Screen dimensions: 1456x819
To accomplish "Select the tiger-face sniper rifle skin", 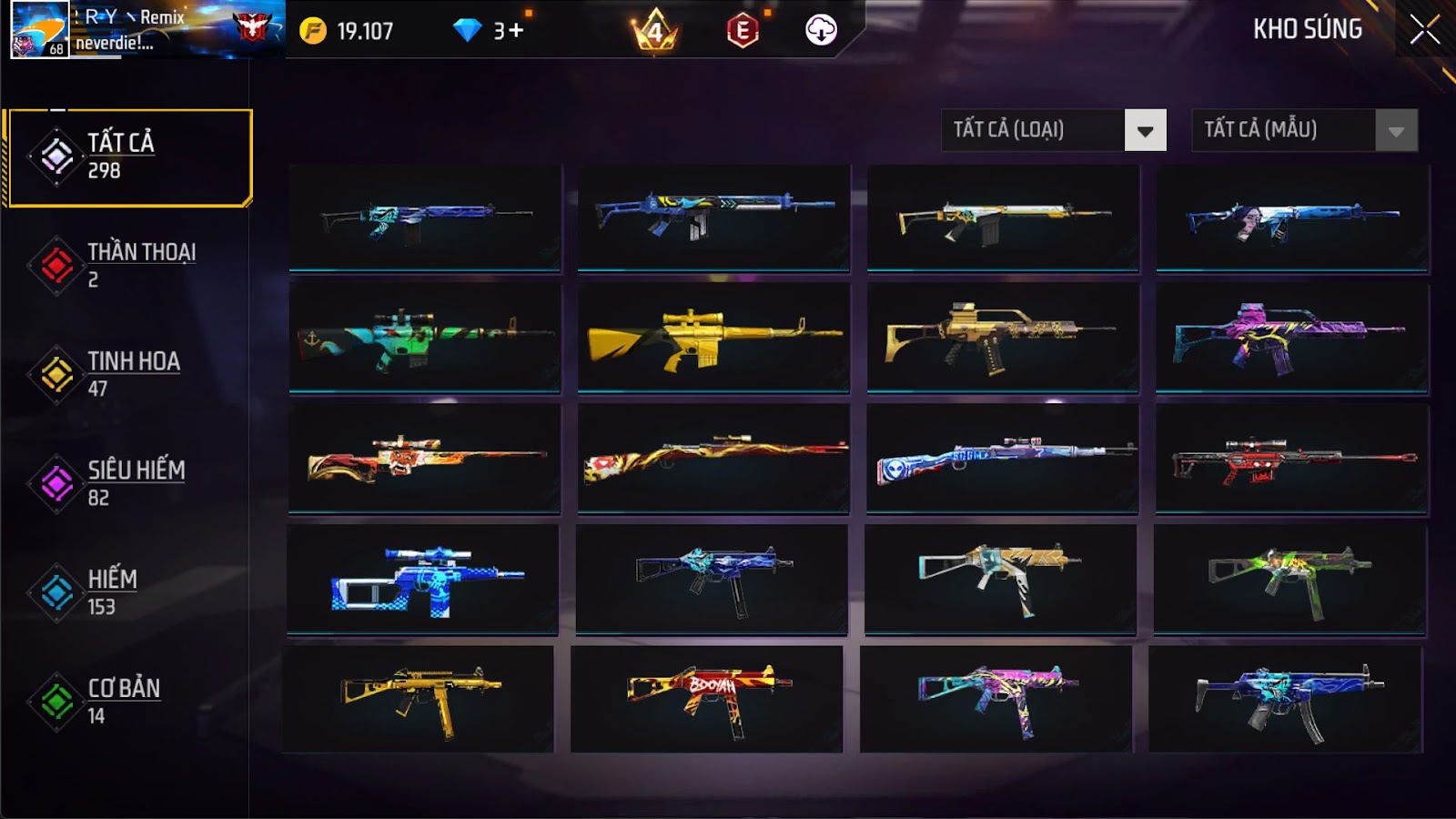I will 424,458.
